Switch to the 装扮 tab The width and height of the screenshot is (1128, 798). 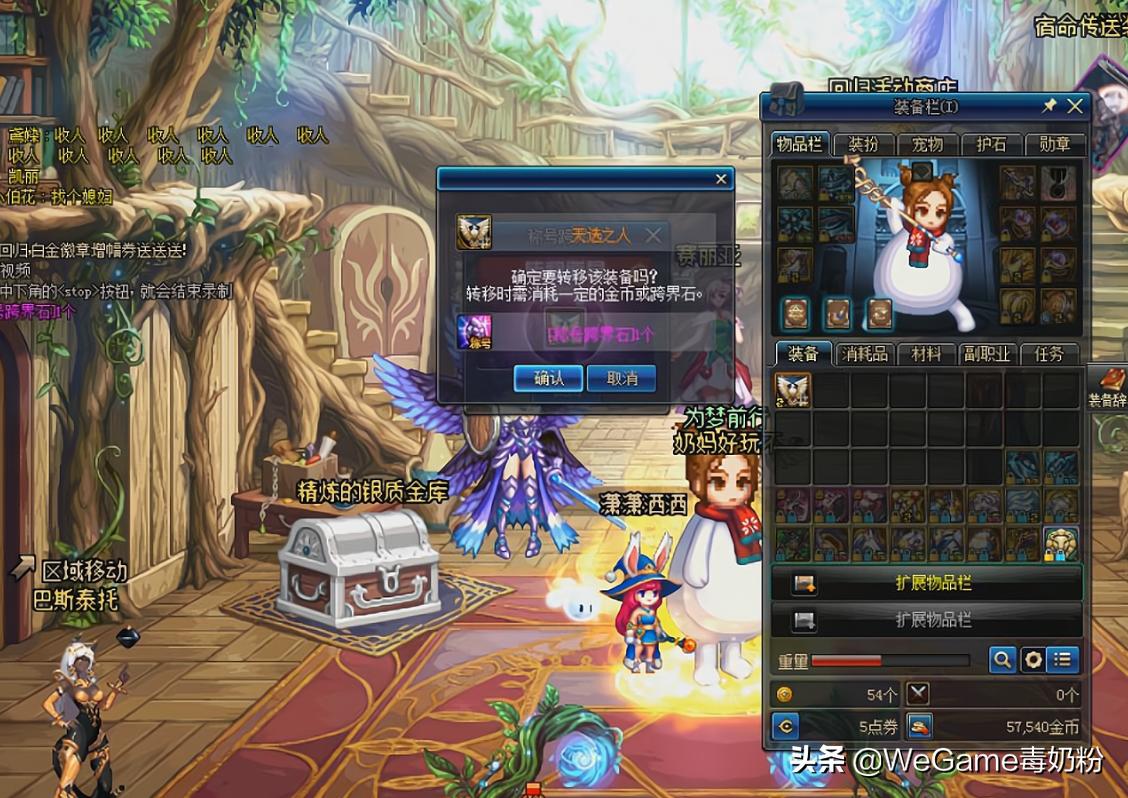(x=862, y=144)
